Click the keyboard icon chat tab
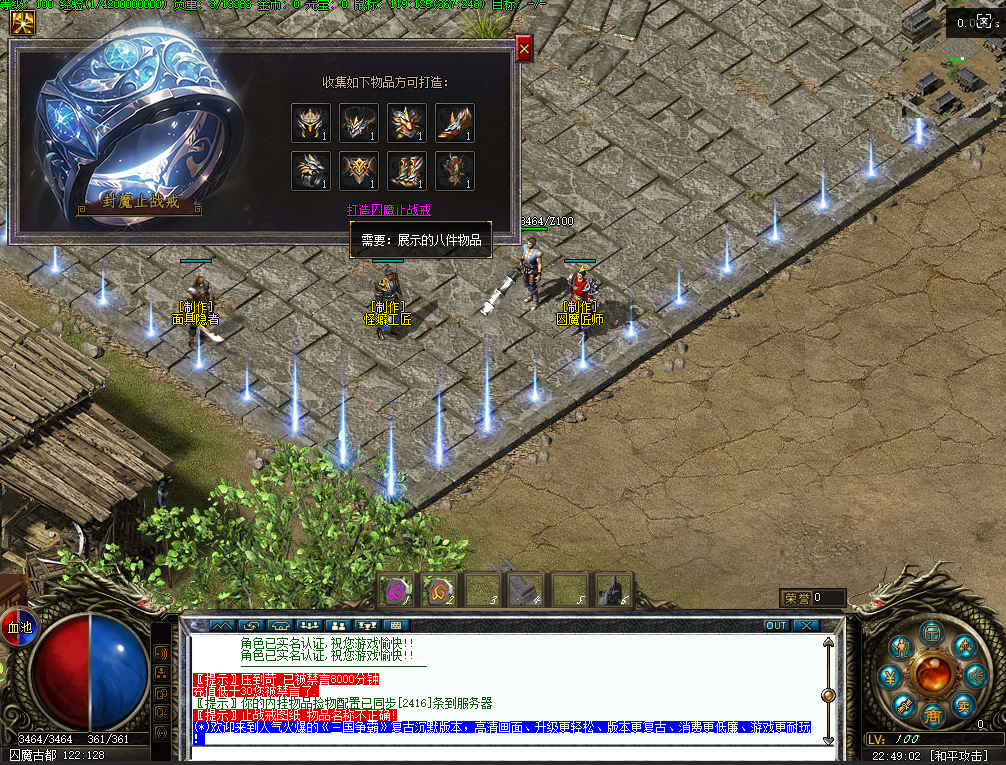 click(x=398, y=625)
